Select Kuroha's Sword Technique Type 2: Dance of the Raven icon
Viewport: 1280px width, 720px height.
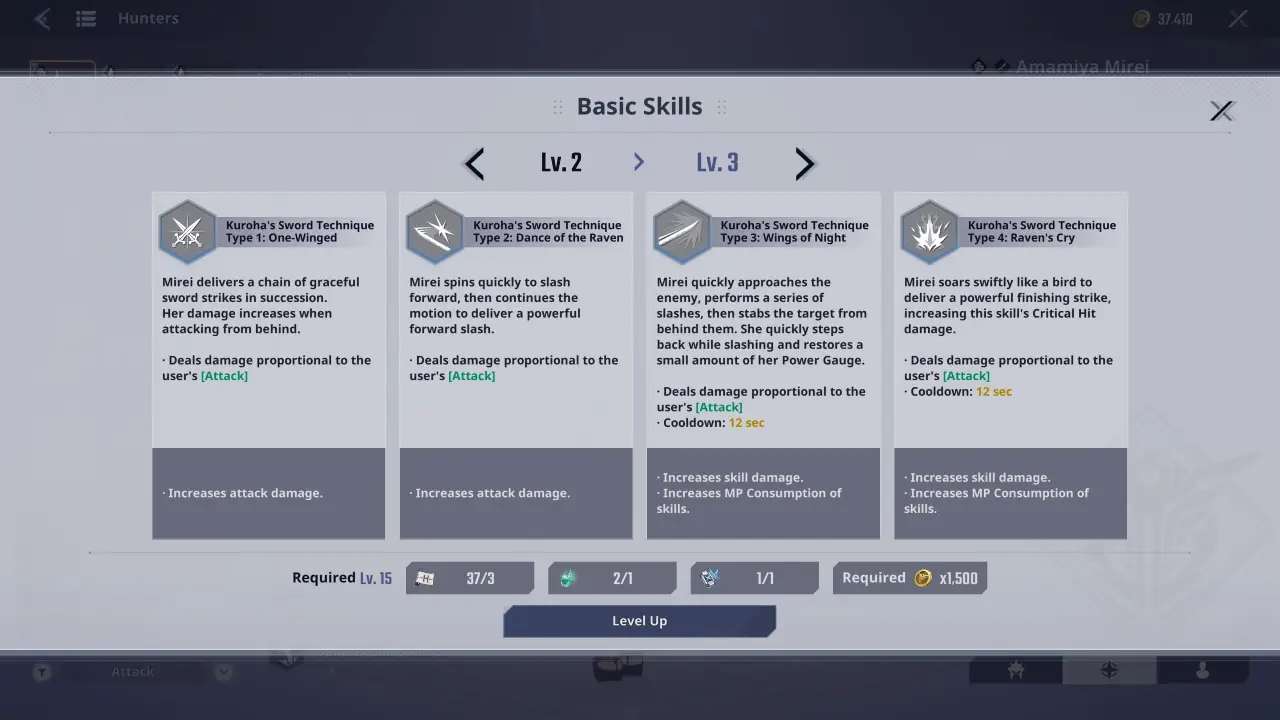point(435,231)
